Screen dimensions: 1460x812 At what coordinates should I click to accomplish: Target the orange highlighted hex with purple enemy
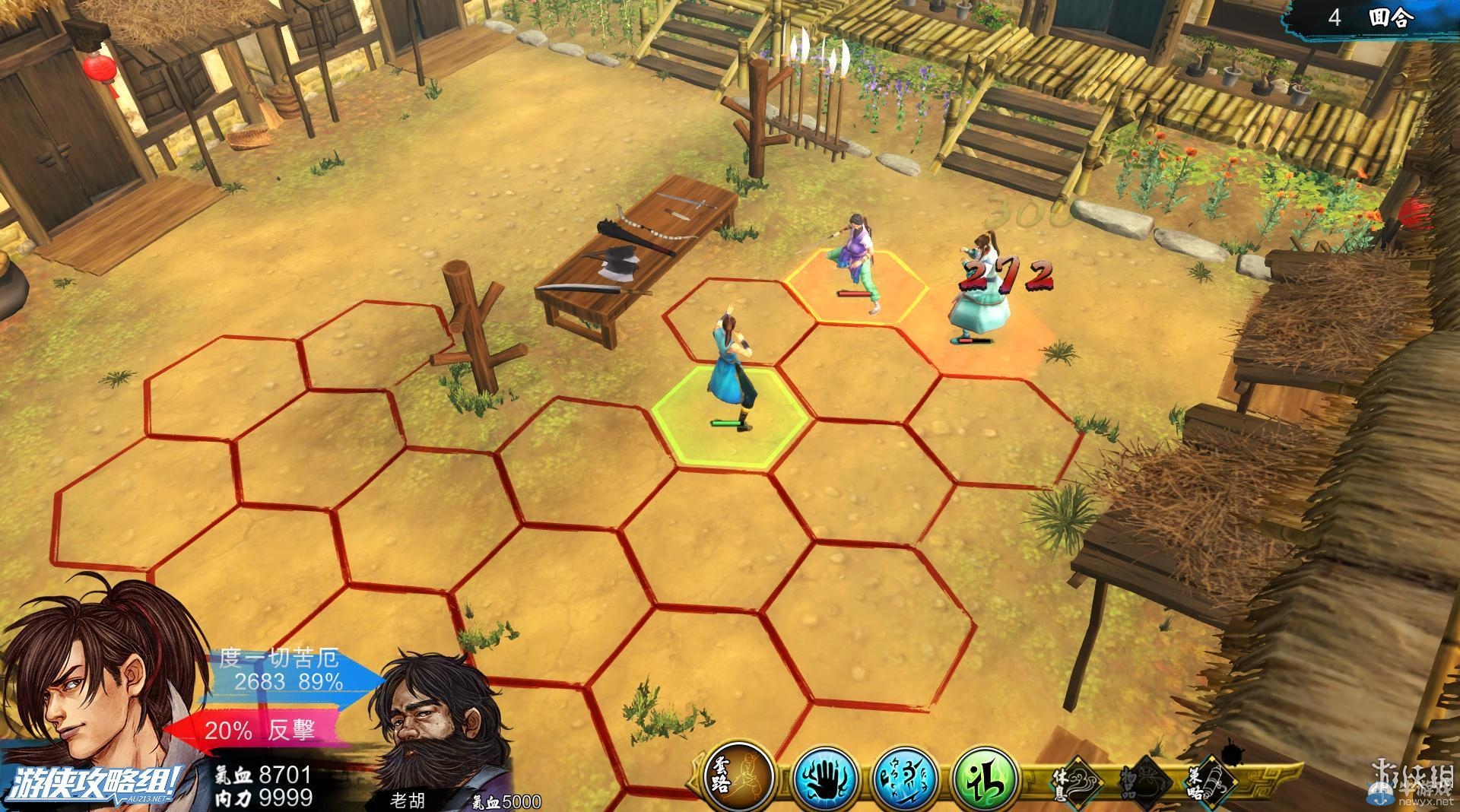(857, 287)
